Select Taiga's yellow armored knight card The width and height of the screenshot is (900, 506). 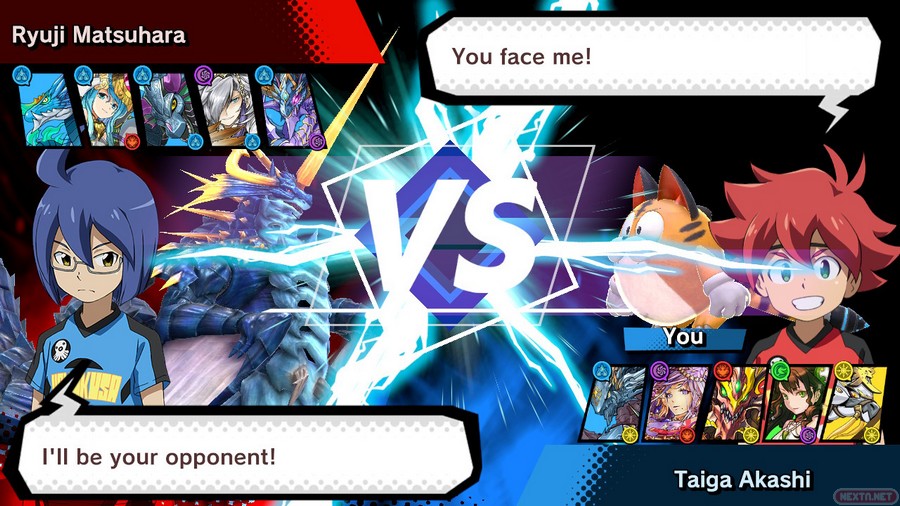click(852, 402)
